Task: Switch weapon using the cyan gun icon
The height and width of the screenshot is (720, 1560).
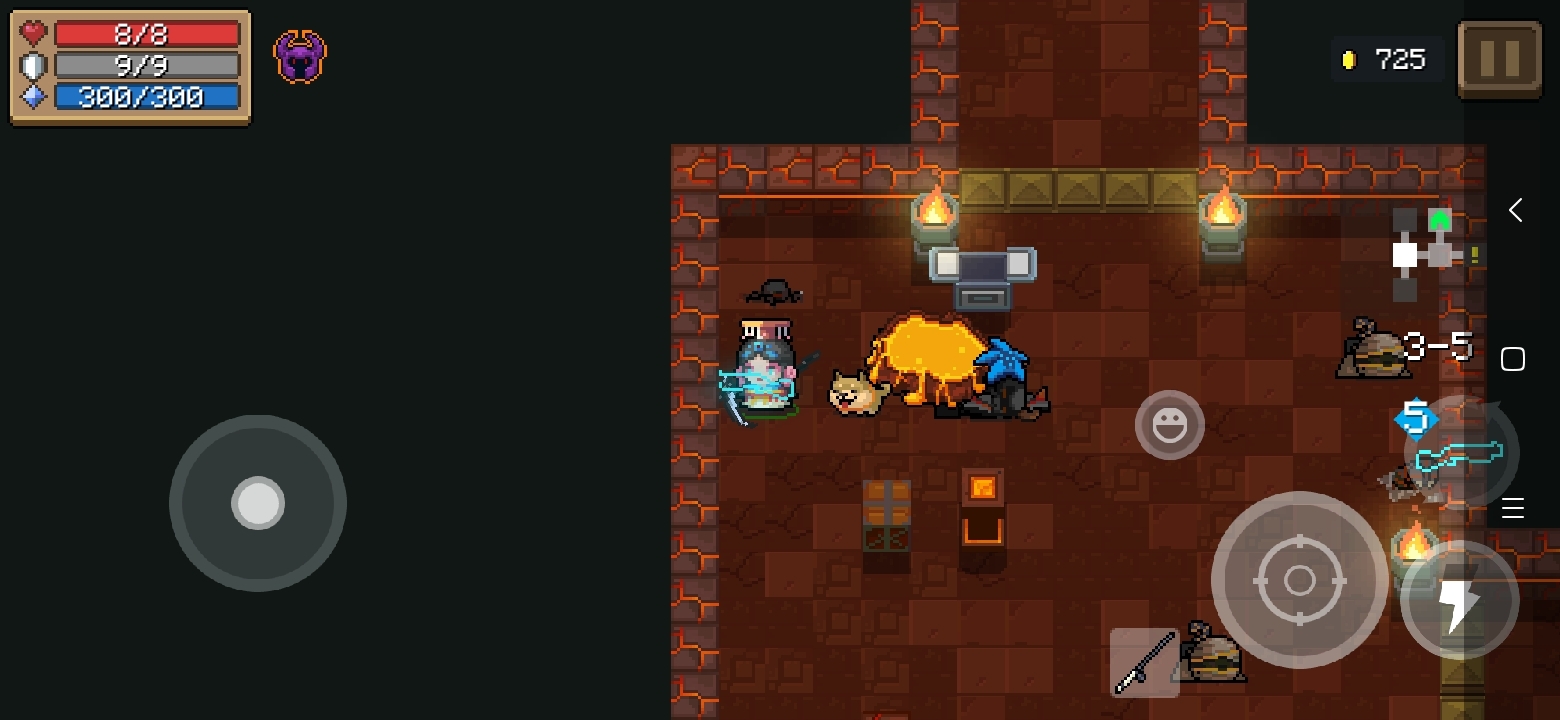Action: (1462, 454)
